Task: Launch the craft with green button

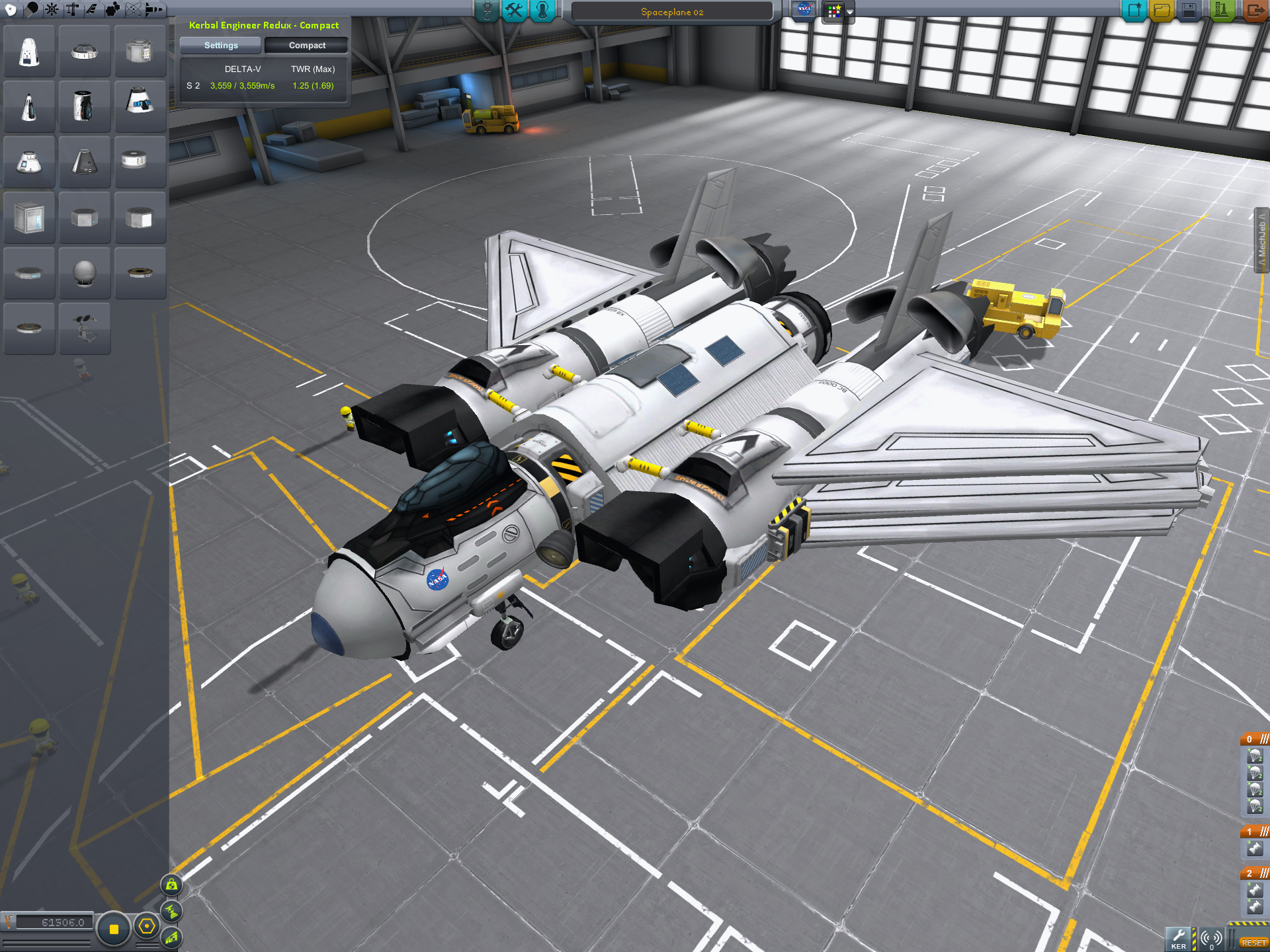Action: click(1221, 11)
